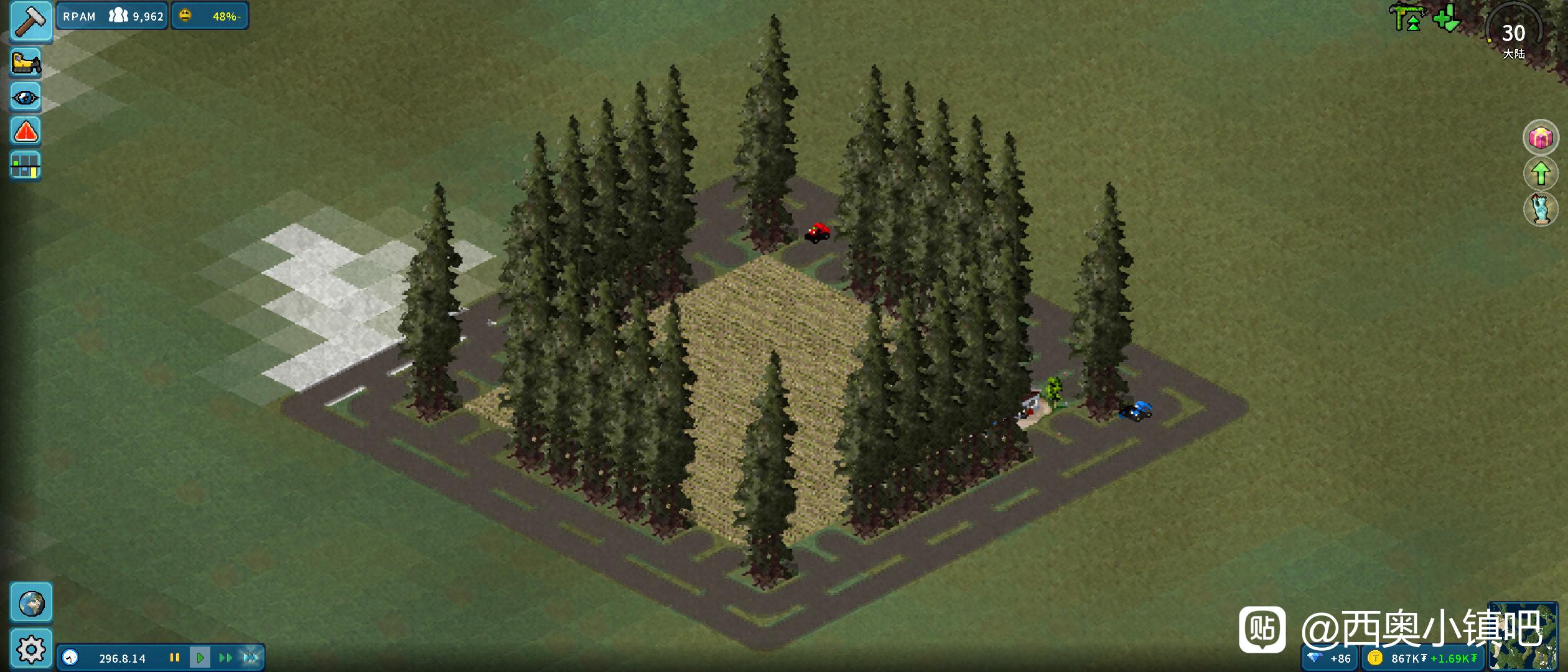The image size is (1568, 672).
Task: Open the diamond and money finance bar
Action: click(1393, 658)
